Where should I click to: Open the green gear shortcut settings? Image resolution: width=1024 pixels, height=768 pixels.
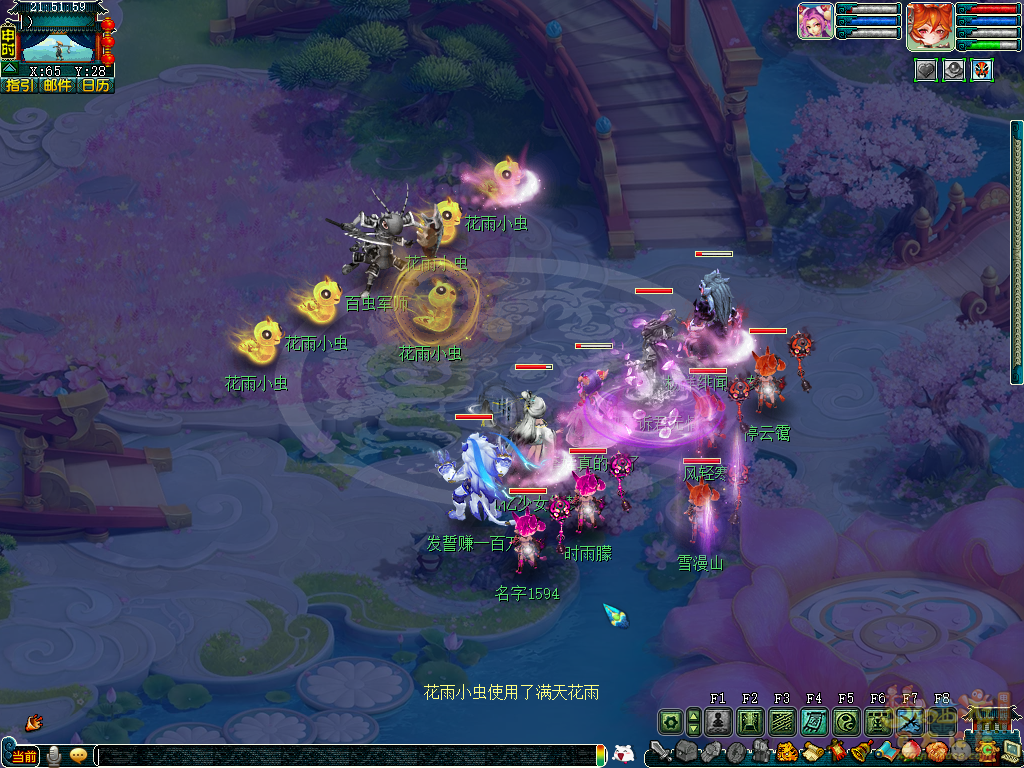(670, 721)
